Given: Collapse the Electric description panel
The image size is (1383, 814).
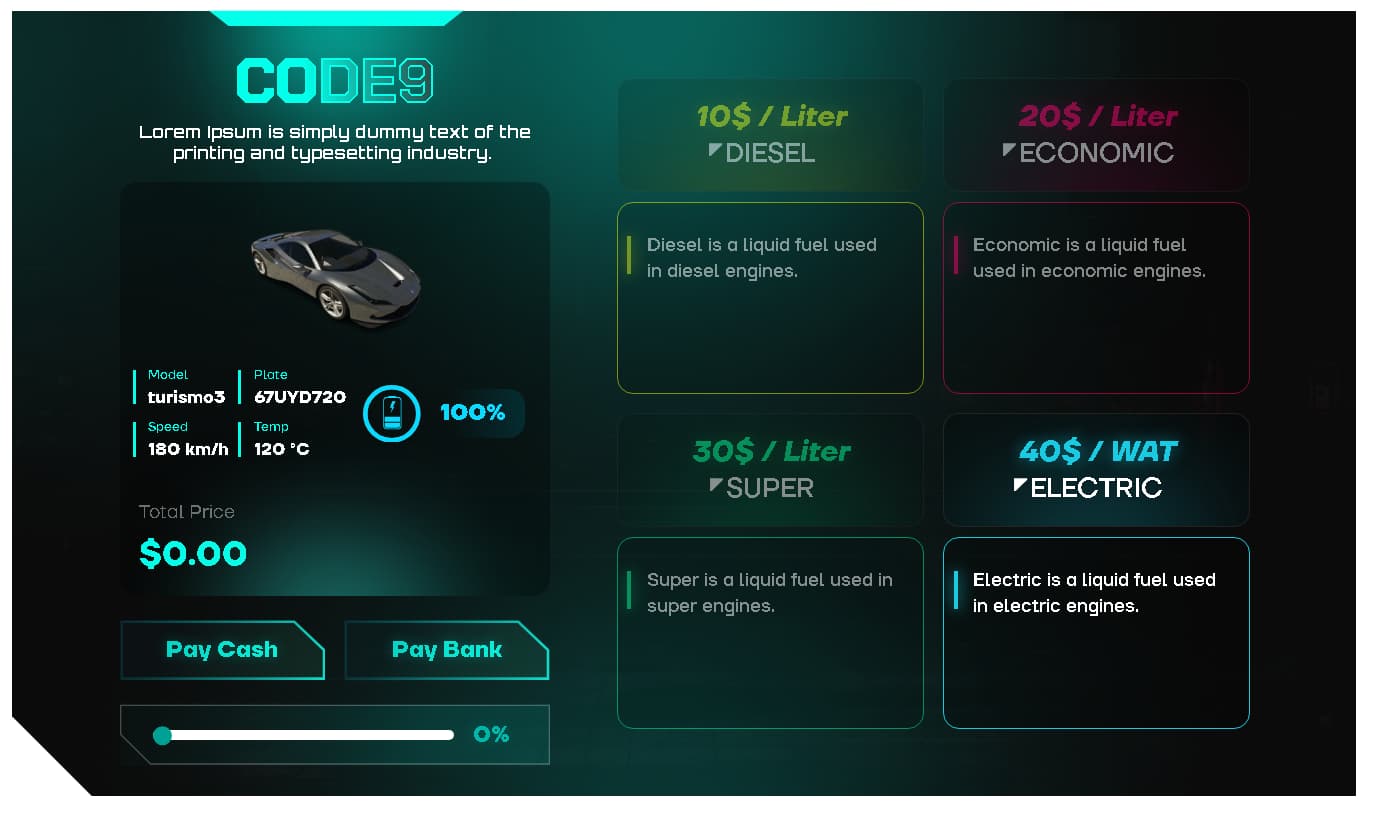Looking at the screenshot, I should tap(1096, 633).
